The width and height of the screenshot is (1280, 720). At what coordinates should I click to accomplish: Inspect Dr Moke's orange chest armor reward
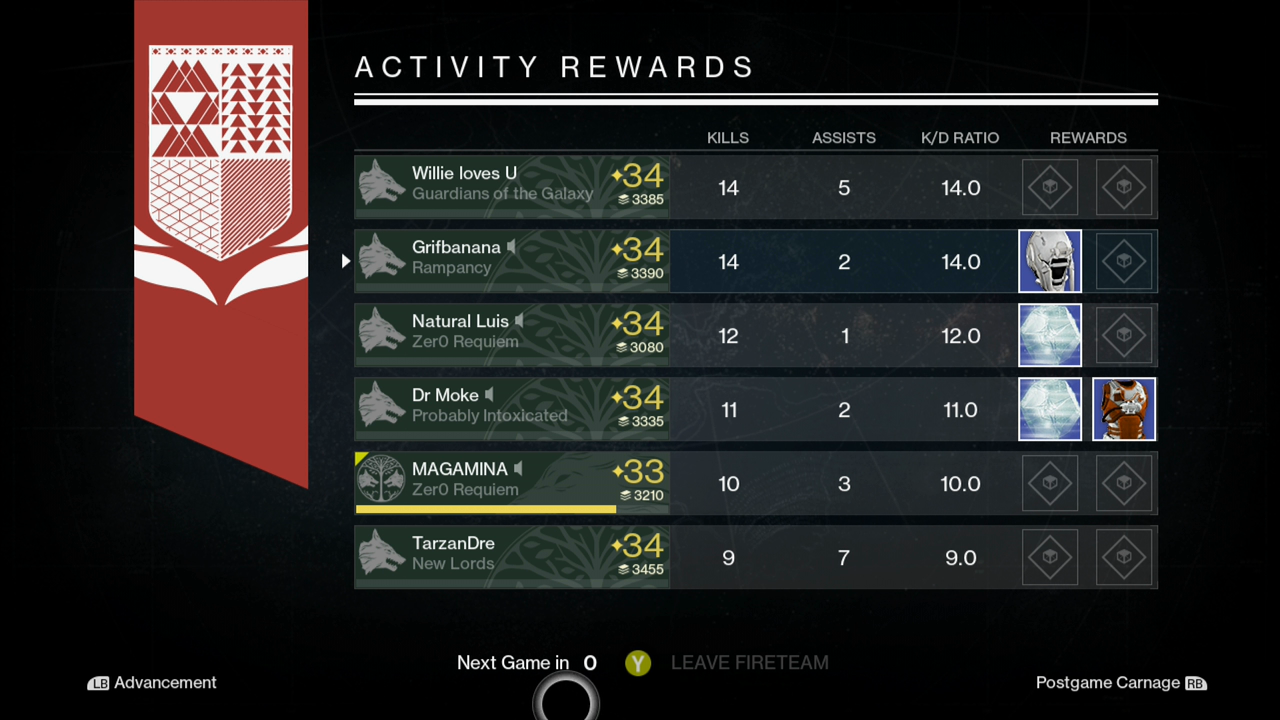[x=1124, y=409]
